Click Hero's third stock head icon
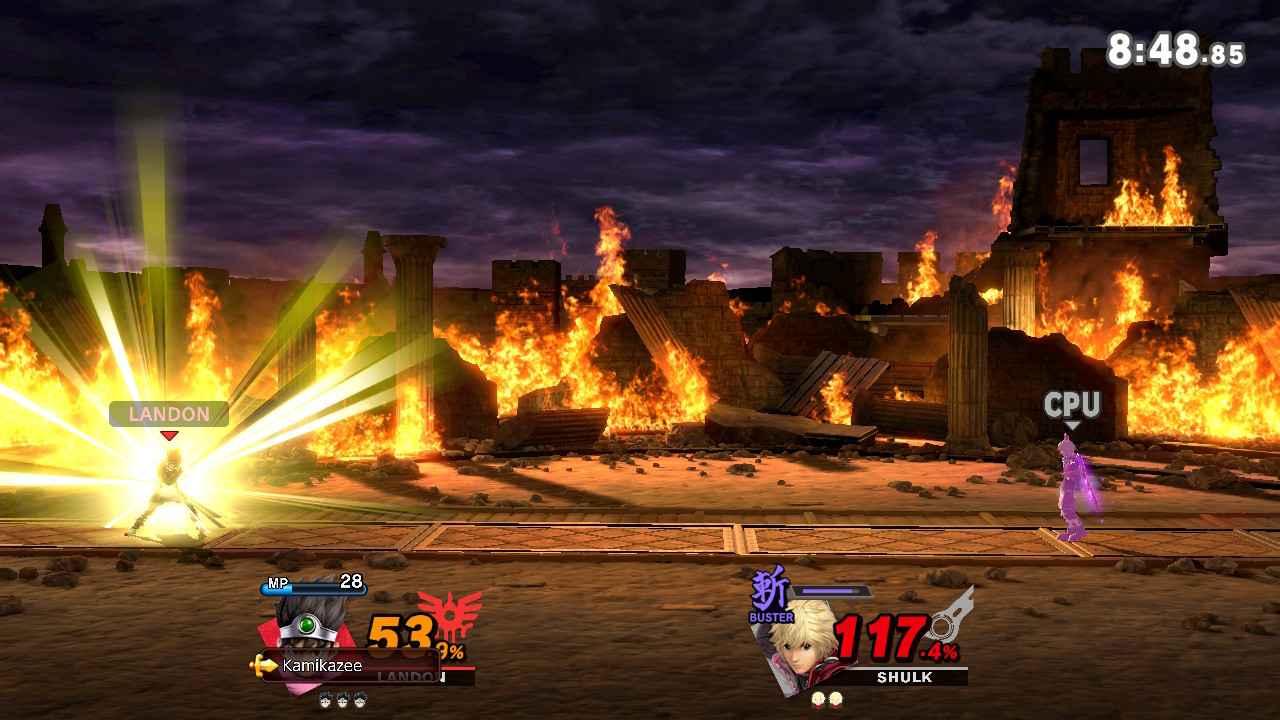 coord(359,699)
